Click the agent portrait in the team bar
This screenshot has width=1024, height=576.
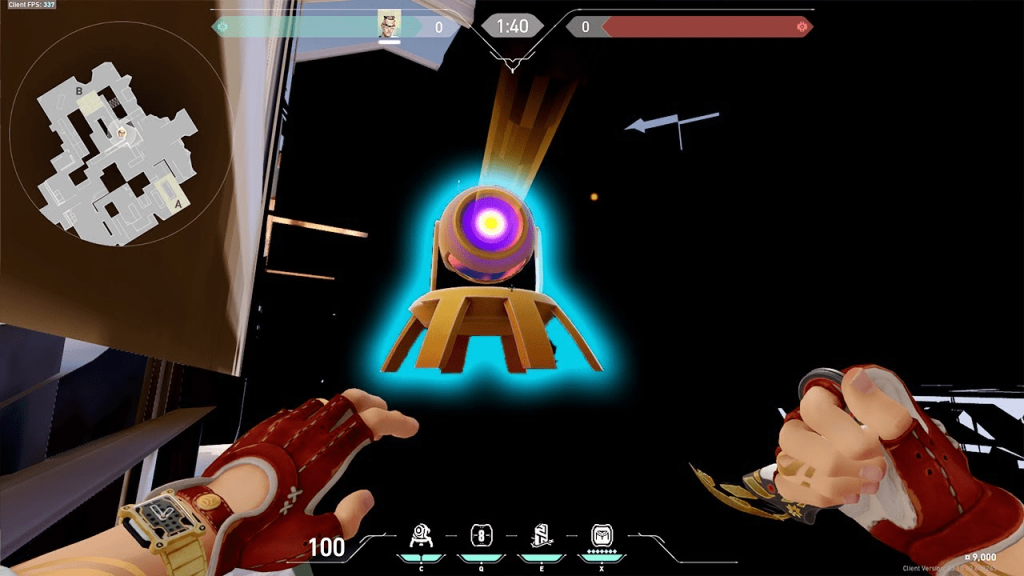[389, 25]
